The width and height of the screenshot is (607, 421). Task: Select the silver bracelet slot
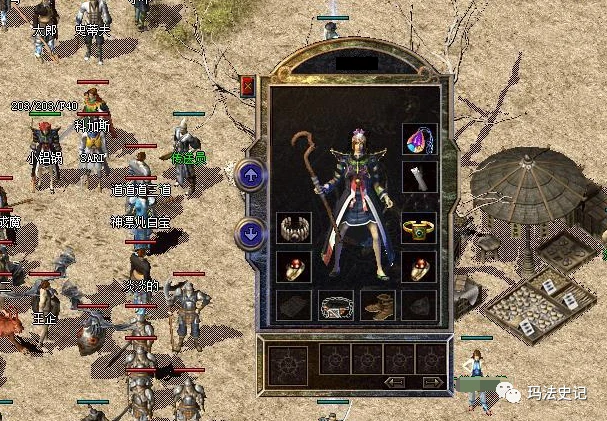pyautogui.click(x=294, y=227)
